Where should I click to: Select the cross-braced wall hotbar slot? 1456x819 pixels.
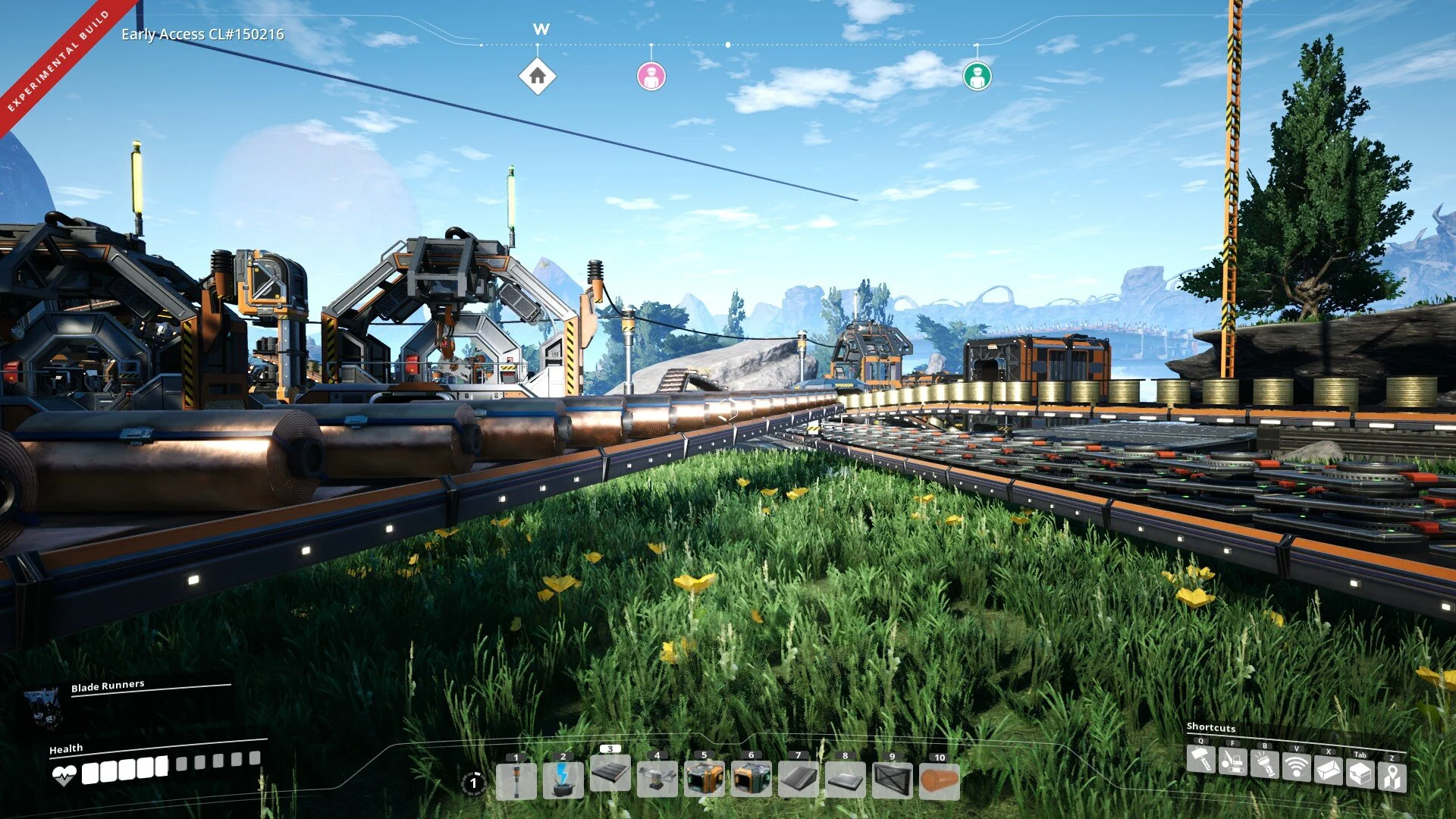coord(892,781)
